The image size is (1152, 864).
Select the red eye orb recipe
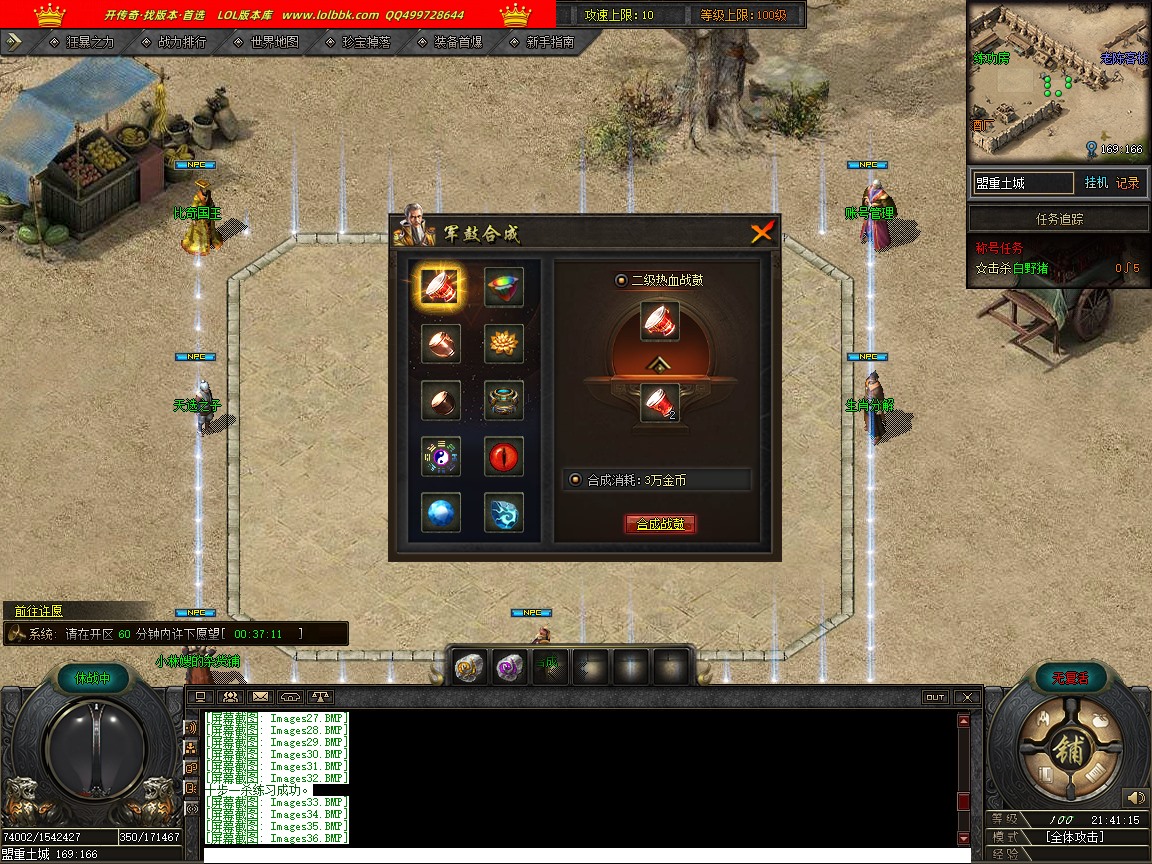(x=504, y=457)
